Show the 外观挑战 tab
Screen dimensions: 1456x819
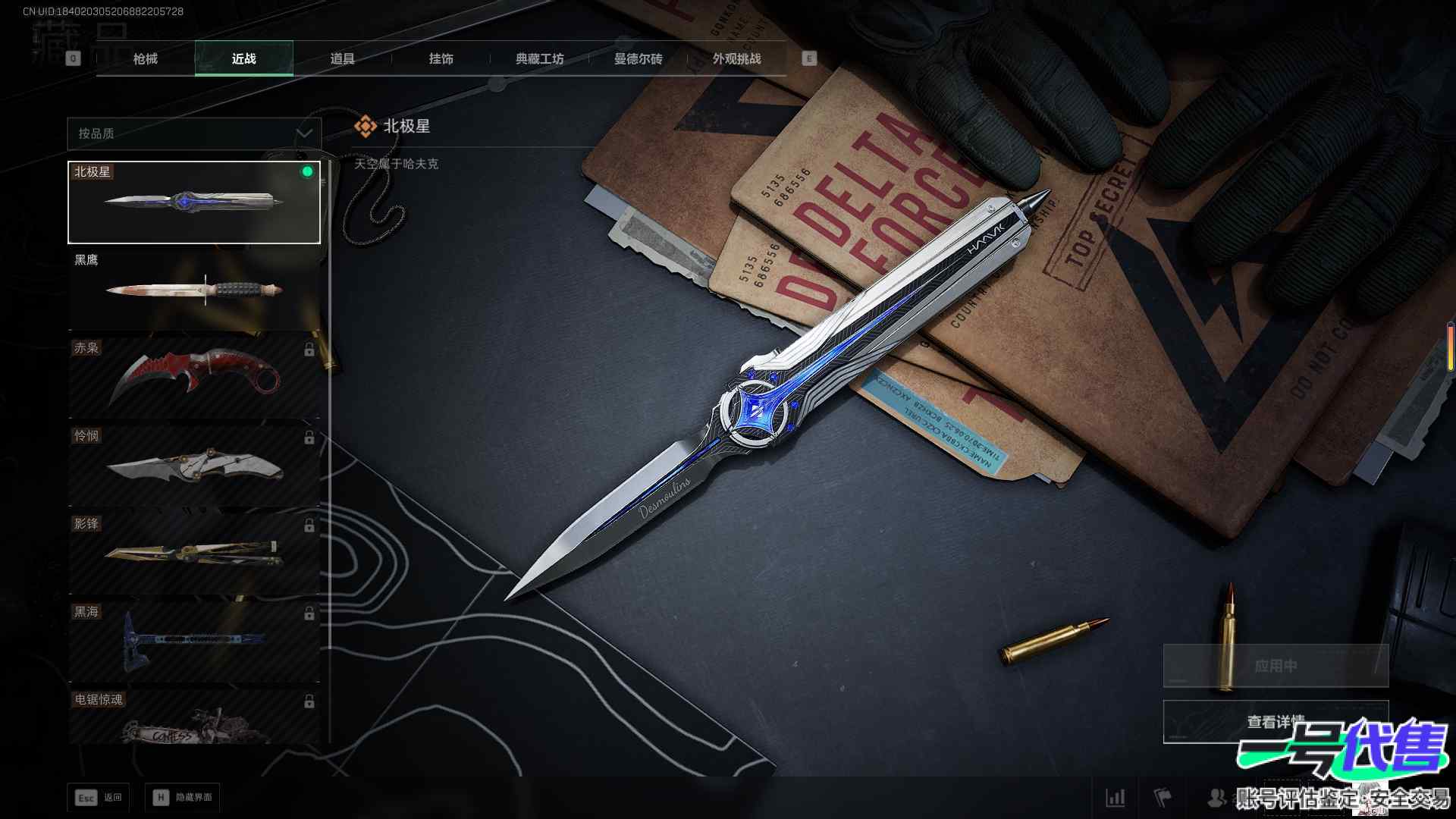coord(736,59)
